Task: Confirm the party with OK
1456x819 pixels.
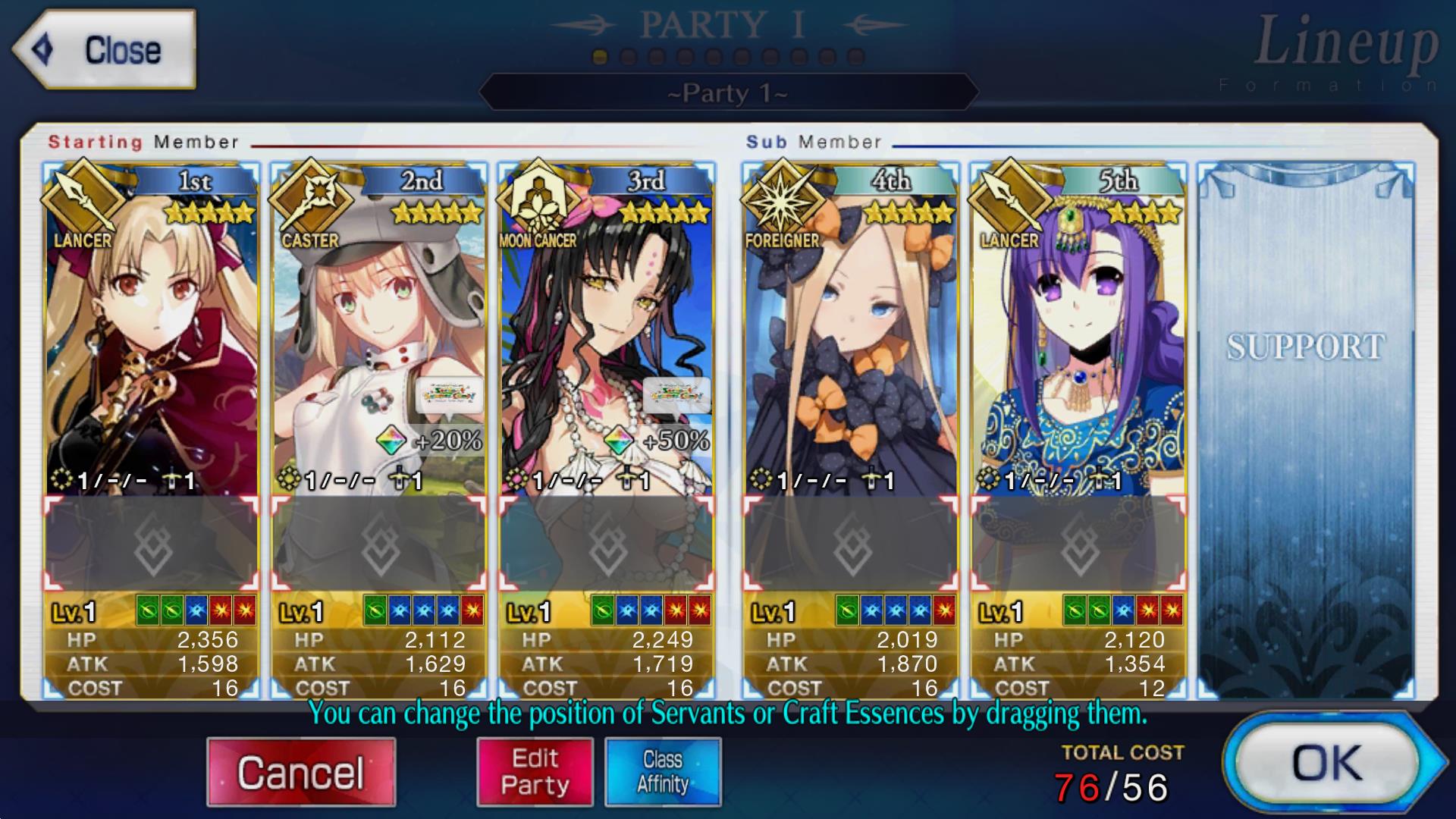Action: coord(1328,763)
